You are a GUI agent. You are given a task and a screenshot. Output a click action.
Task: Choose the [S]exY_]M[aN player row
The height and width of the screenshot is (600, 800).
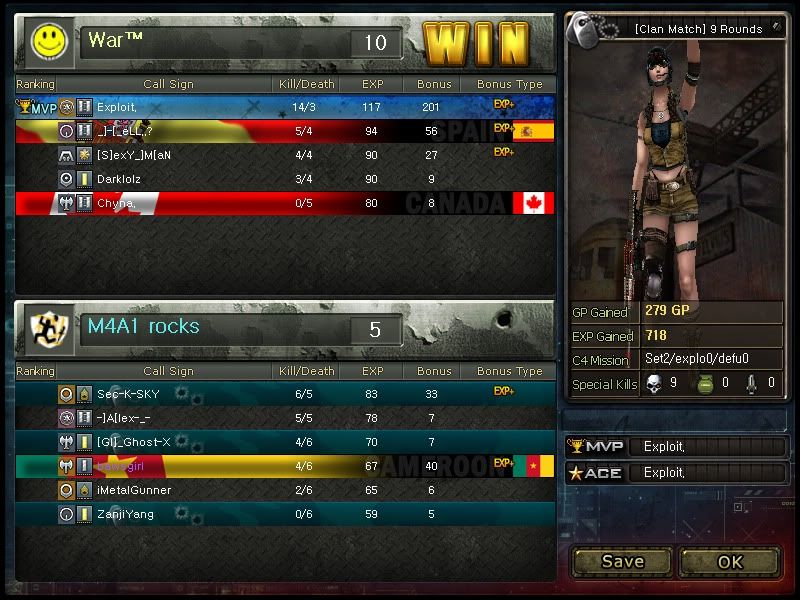coord(285,155)
